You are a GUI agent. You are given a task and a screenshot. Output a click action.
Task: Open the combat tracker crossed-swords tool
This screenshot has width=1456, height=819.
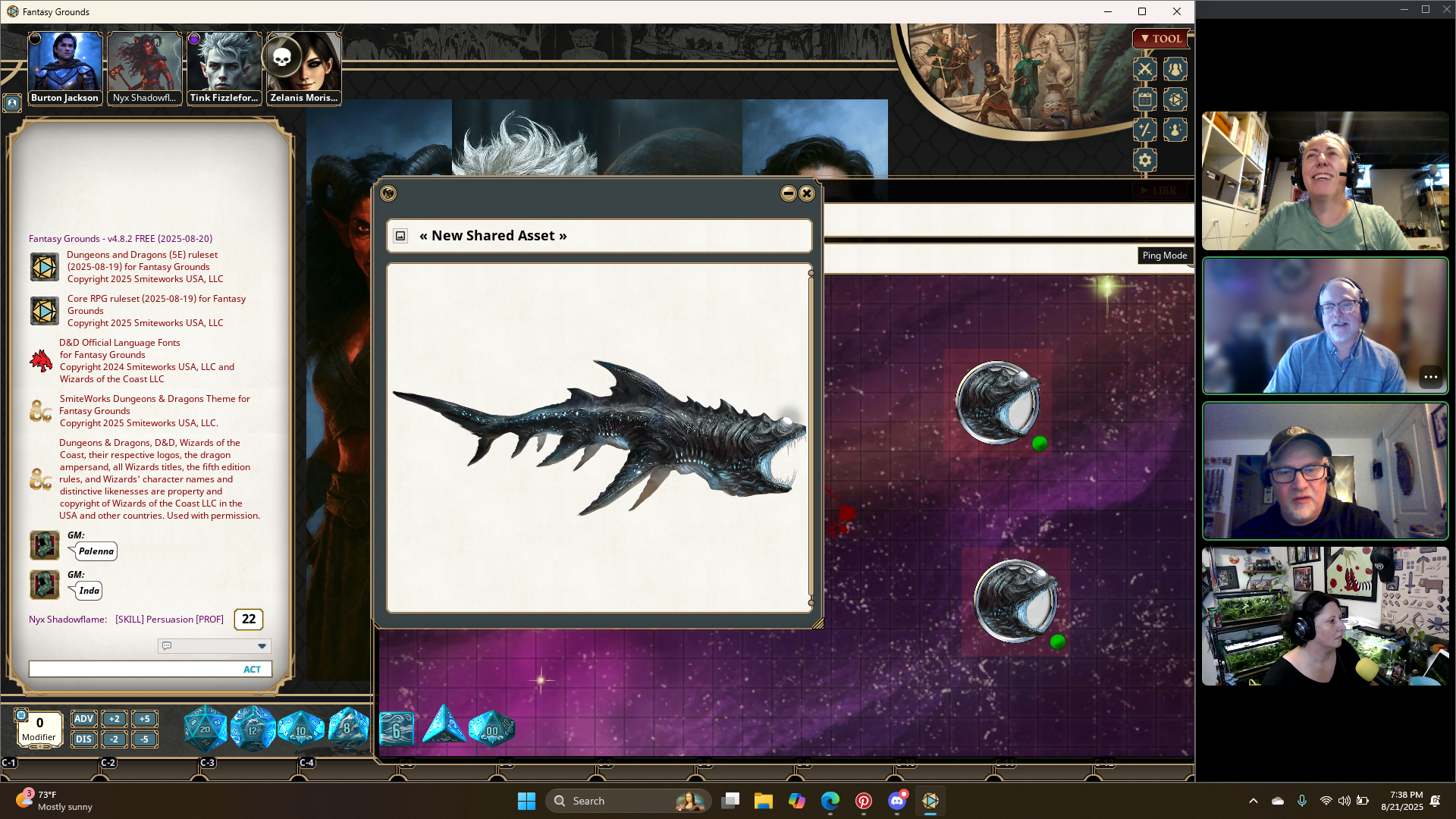[x=1144, y=70]
